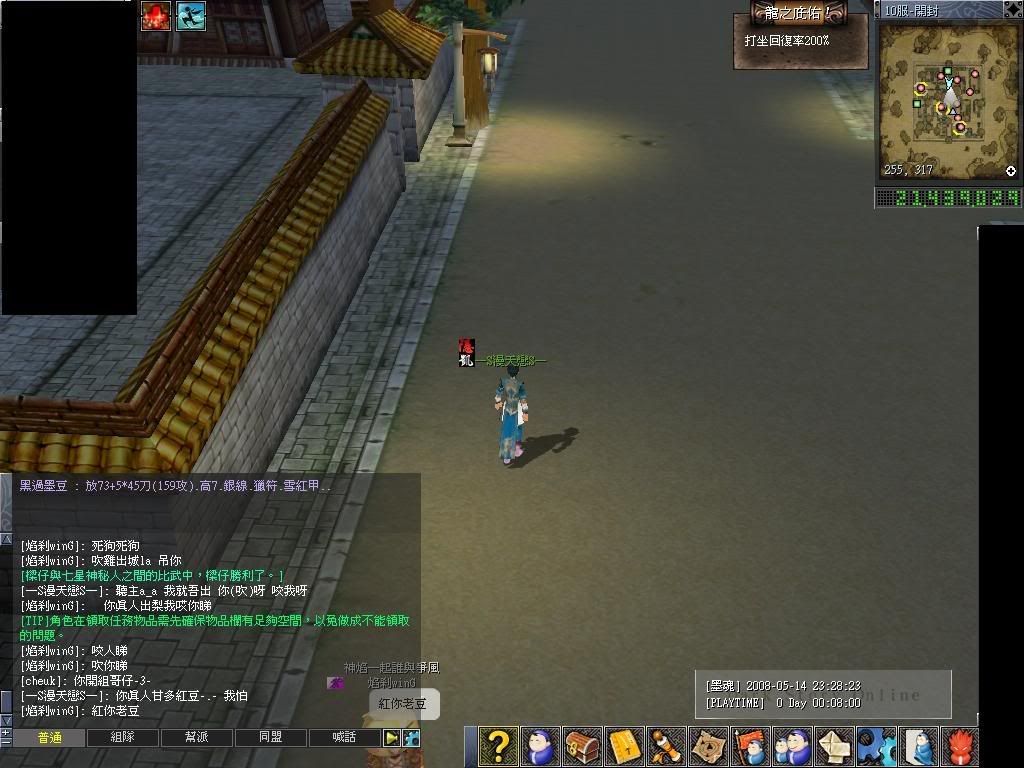Click the red flame icon in toolbar

pyautogui.click(x=959, y=747)
